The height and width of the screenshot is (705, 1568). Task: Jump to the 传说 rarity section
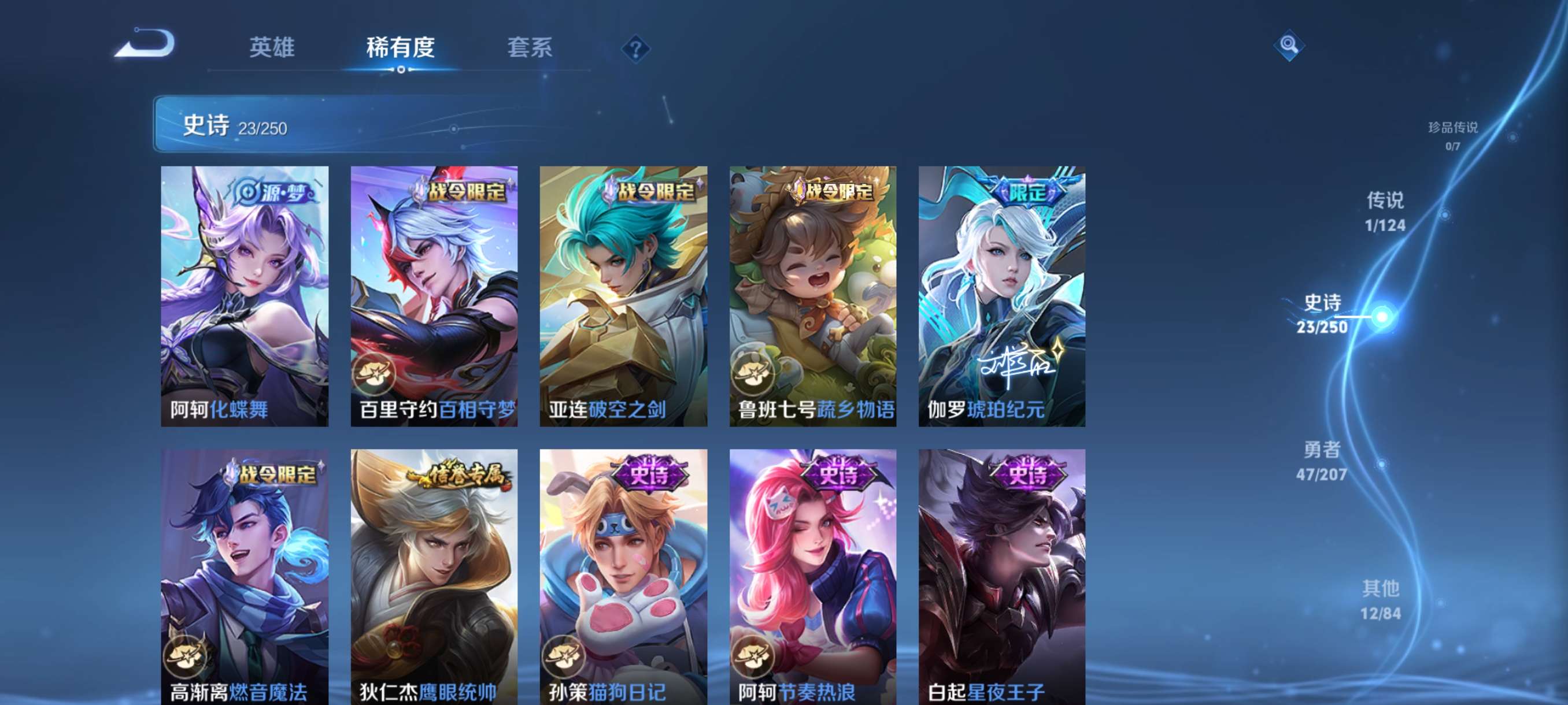(x=1385, y=211)
